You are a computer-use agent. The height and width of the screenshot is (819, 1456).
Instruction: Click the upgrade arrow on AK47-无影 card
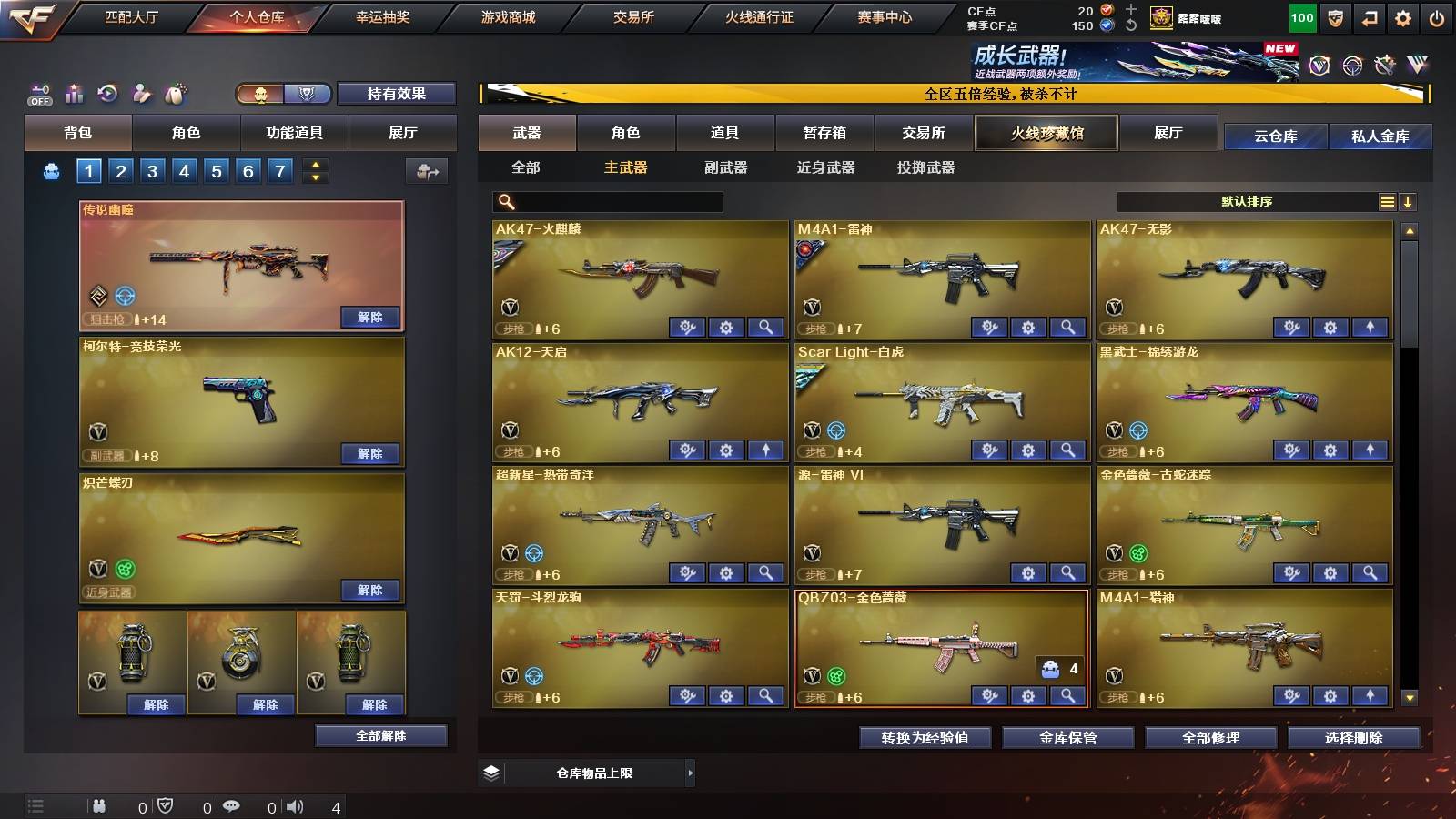point(1370,326)
